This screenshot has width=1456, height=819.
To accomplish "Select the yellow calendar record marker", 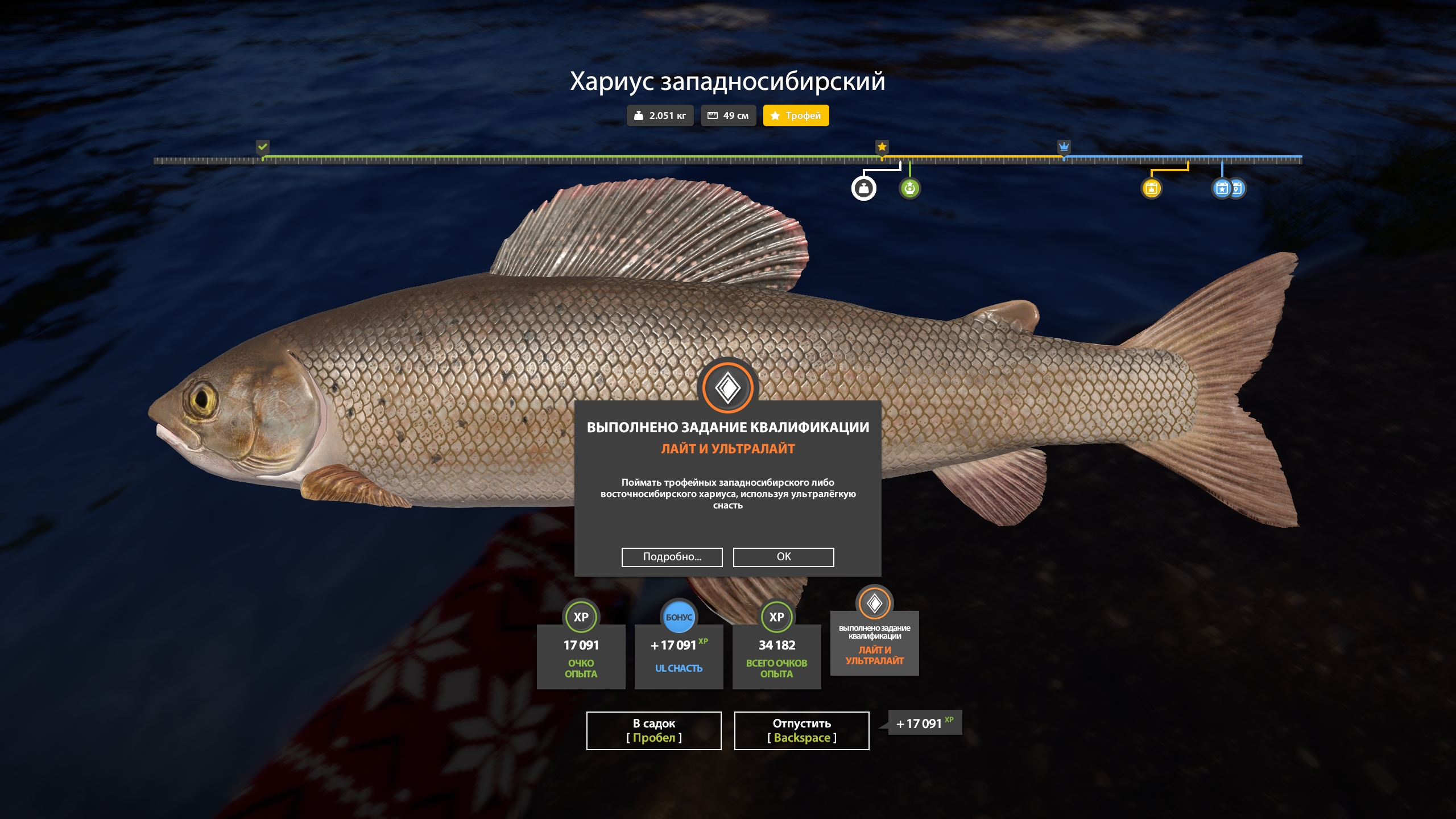I will click(1151, 188).
